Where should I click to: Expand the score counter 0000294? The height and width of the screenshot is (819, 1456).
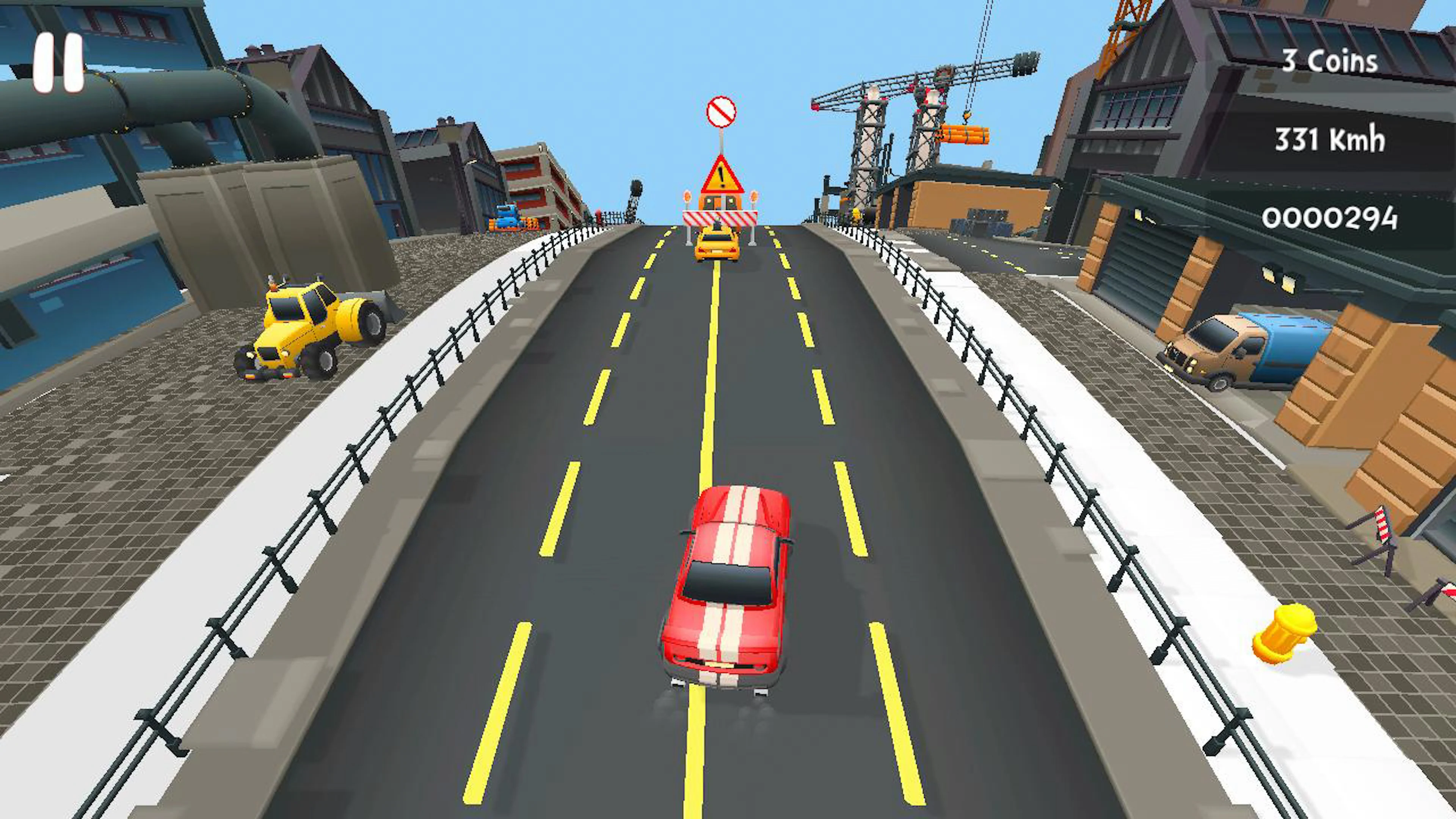[x=1332, y=219]
